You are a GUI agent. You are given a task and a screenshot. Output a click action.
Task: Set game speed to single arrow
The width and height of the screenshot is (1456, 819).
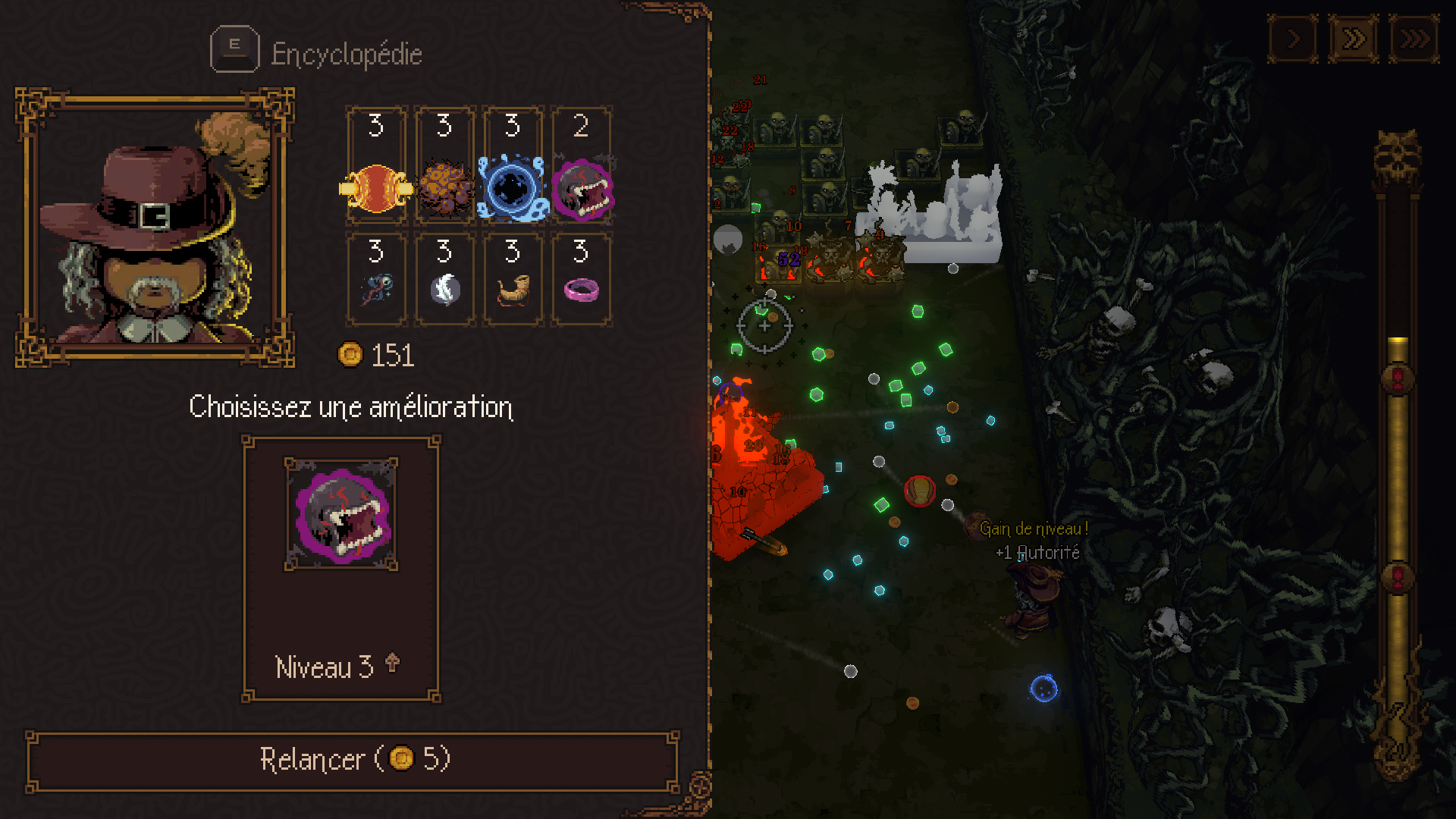click(1293, 39)
